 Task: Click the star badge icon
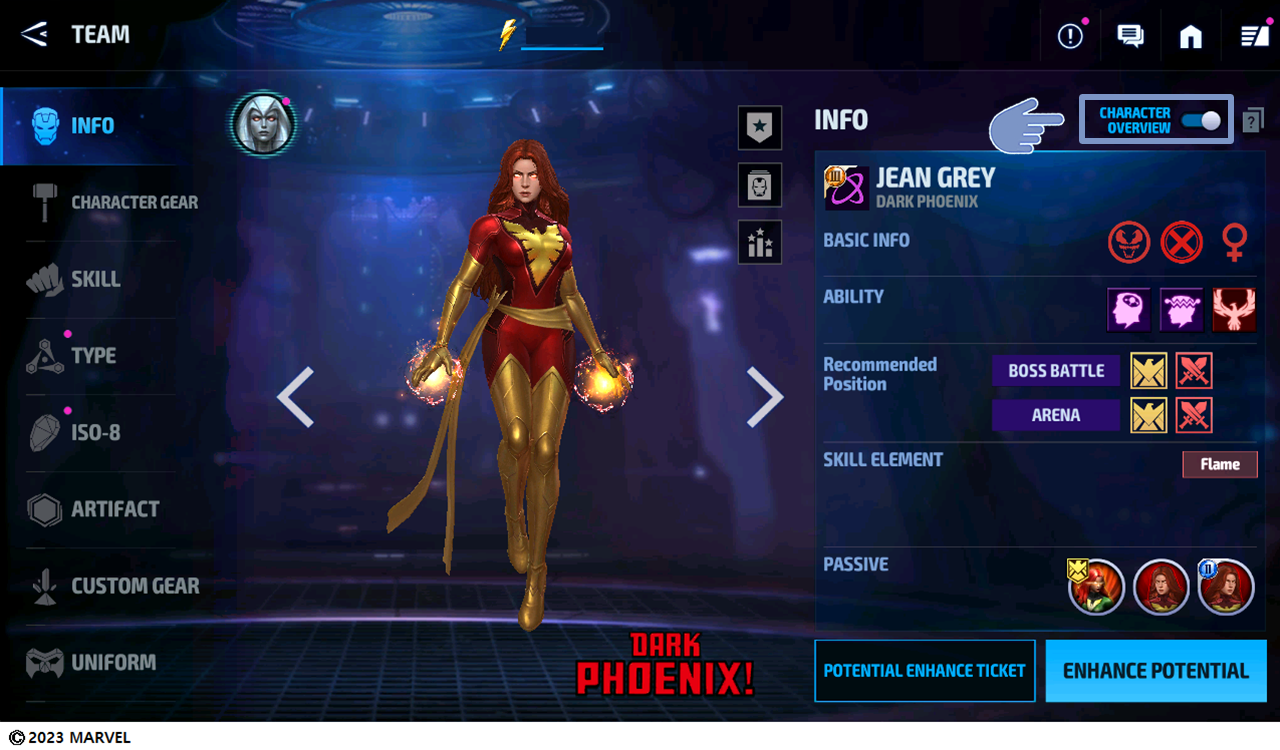tap(759, 128)
